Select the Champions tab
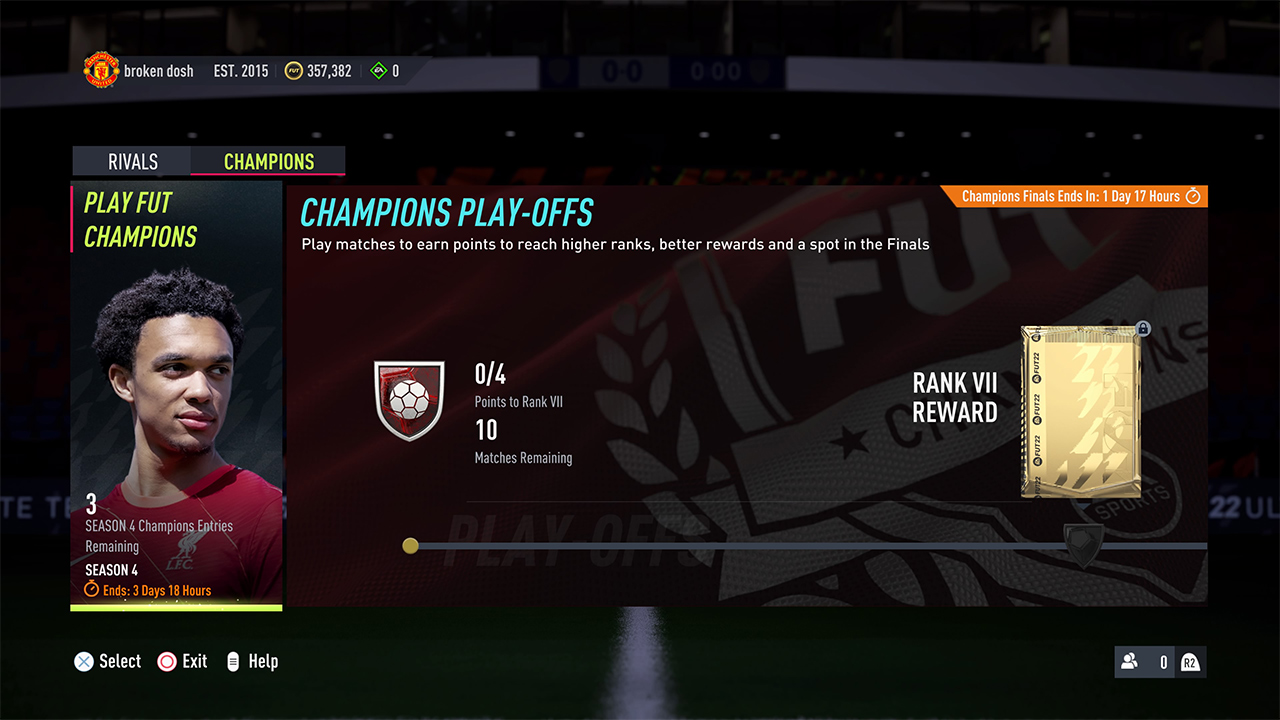 click(x=268, y=162)
